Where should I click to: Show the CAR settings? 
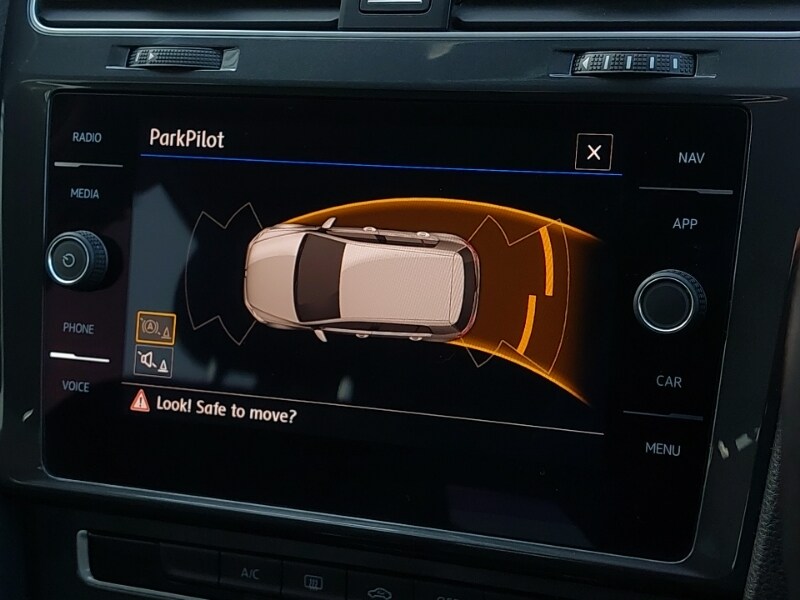(669, 381)
